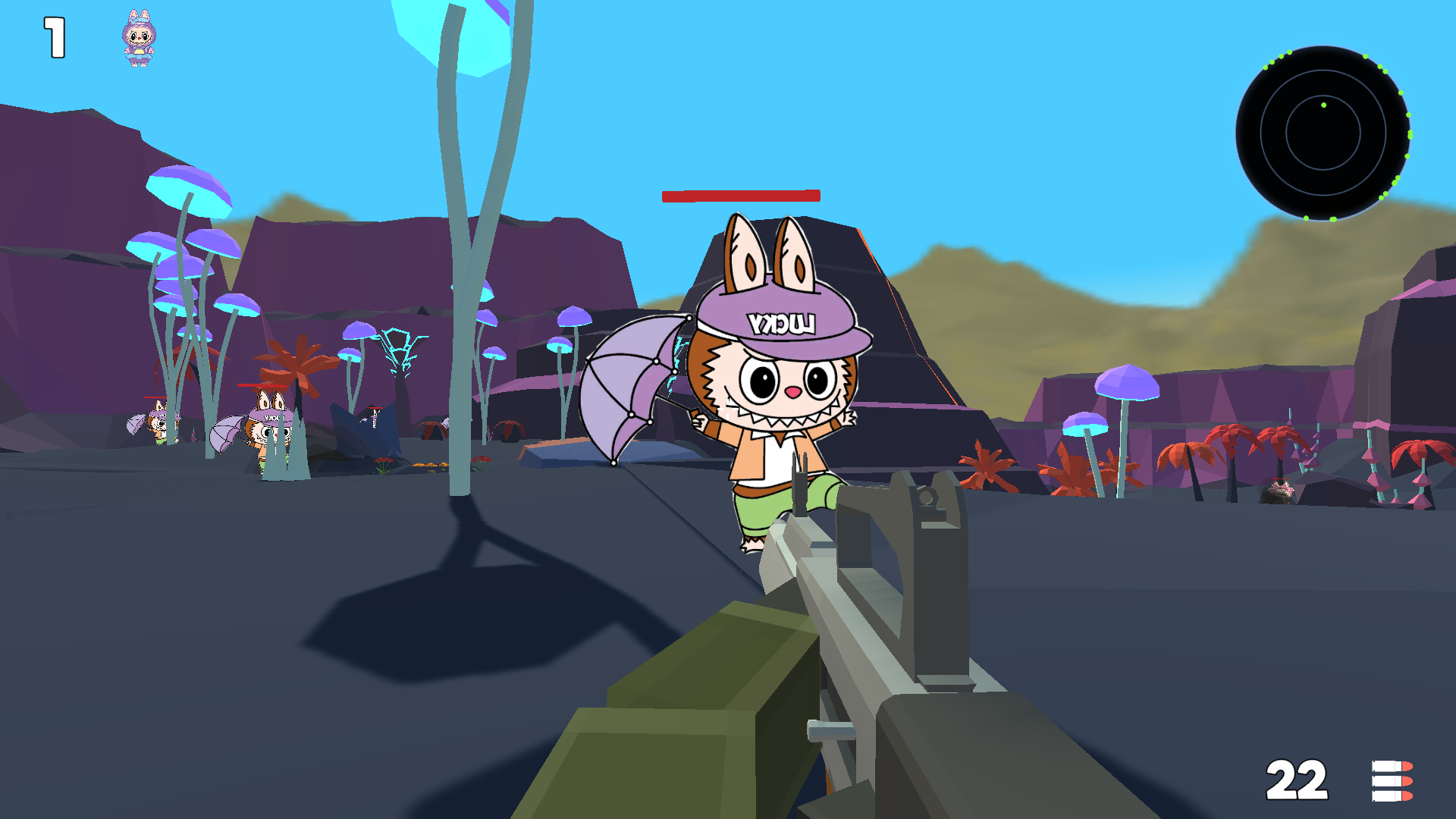Click the green blip inside the radar
This screenshot has height=819, width=1456.
click(1324, 103)
